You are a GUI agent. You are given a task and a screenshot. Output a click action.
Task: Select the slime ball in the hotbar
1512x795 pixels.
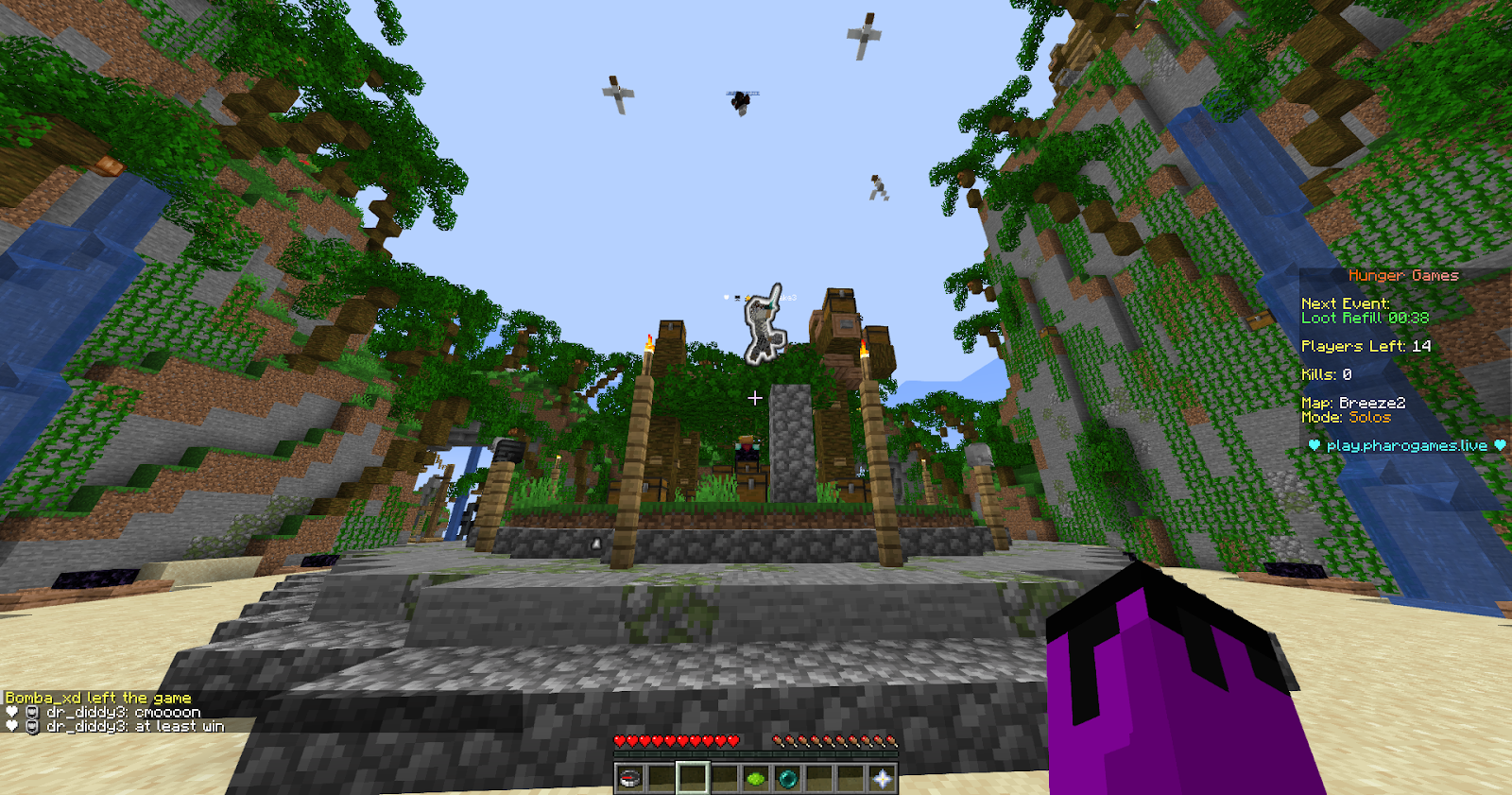(757, 778)
